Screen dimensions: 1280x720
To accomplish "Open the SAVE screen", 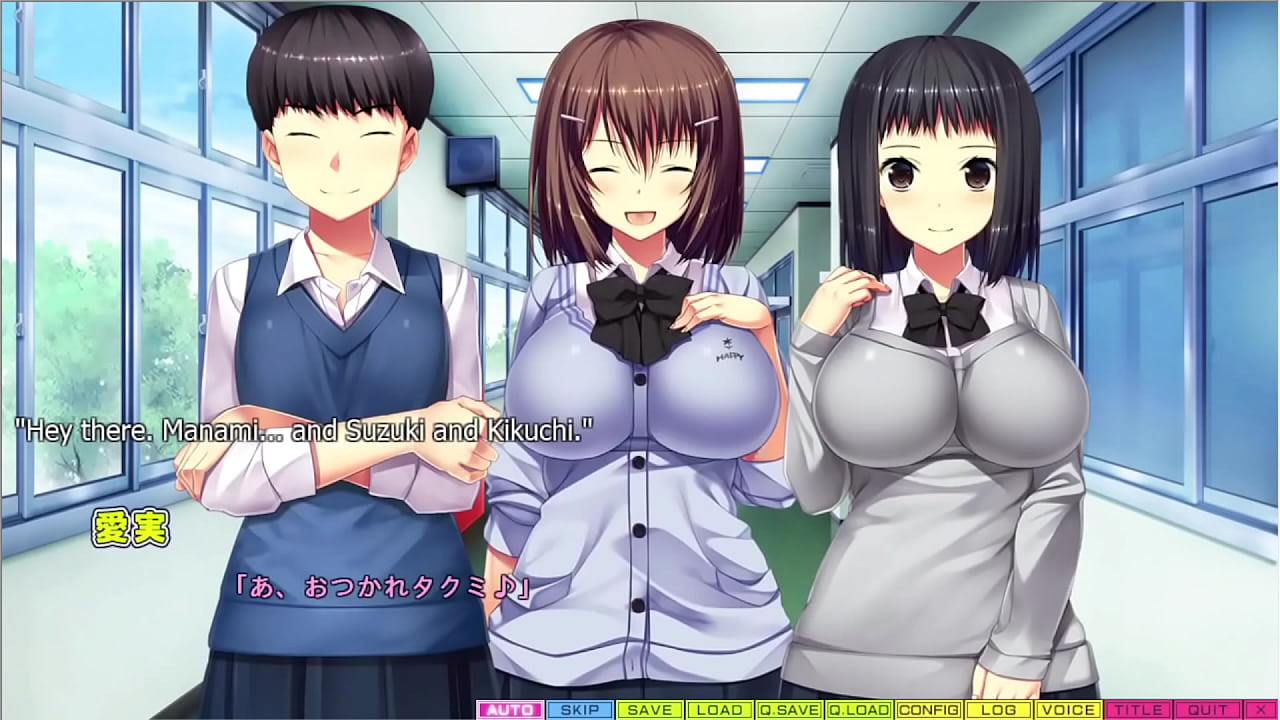I will 650,709.
